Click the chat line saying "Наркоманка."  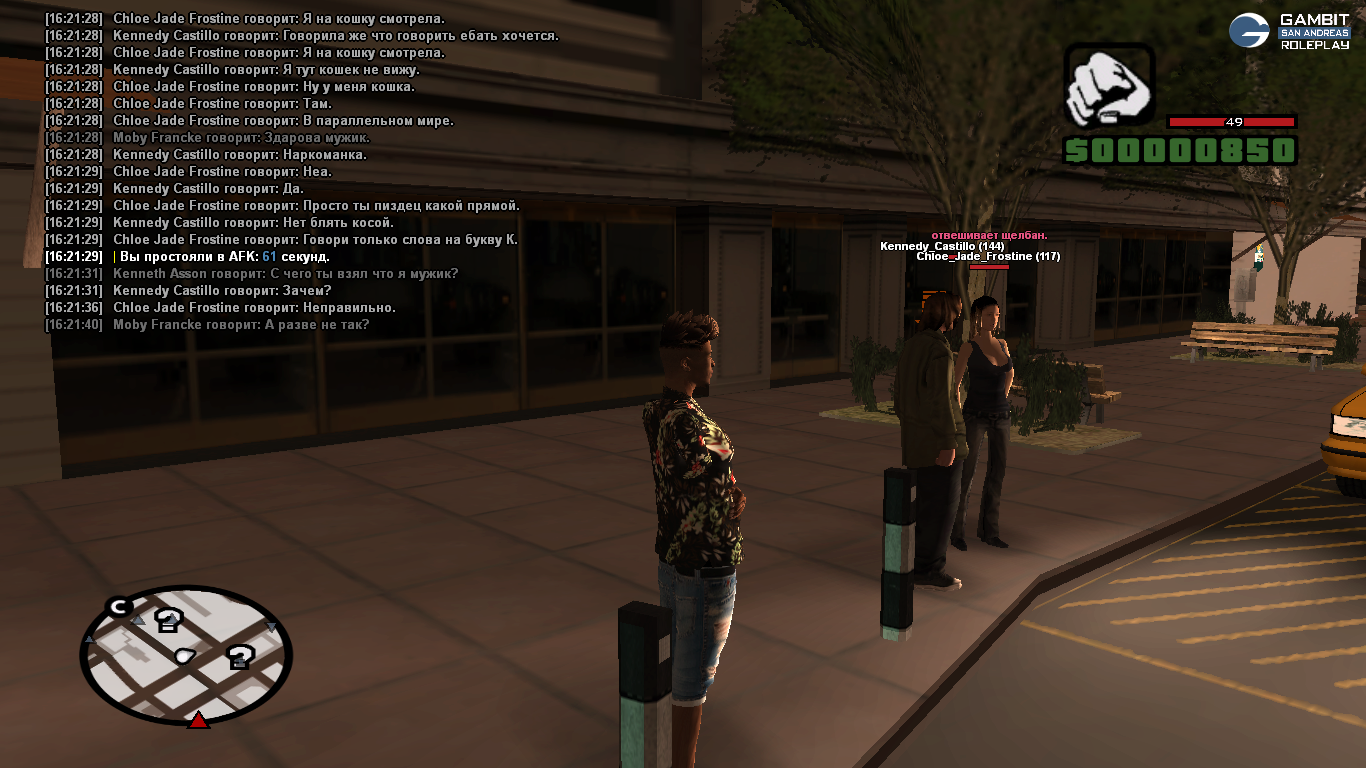click(239, 155)
